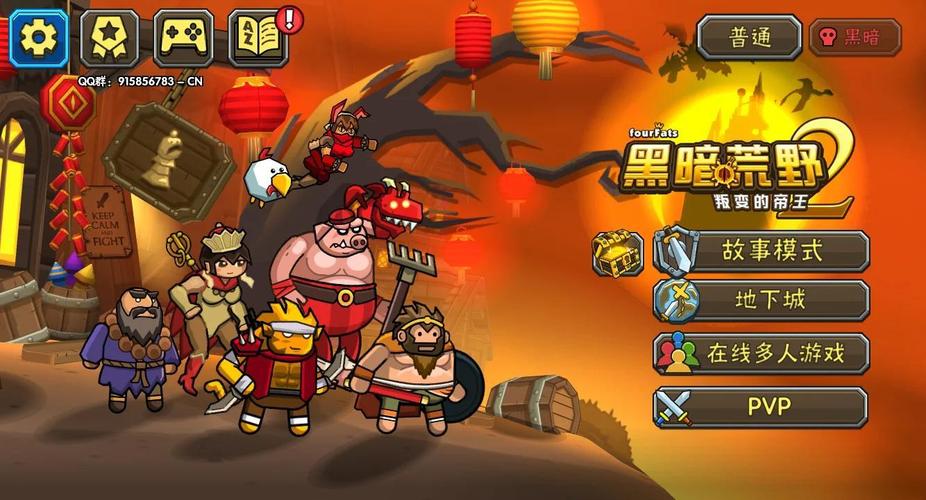The height and width of the screenshot is (500, 926).
Task: Enter the 地下城 dungeon mode
Action: pyautogui.click(x=762, y=301)
